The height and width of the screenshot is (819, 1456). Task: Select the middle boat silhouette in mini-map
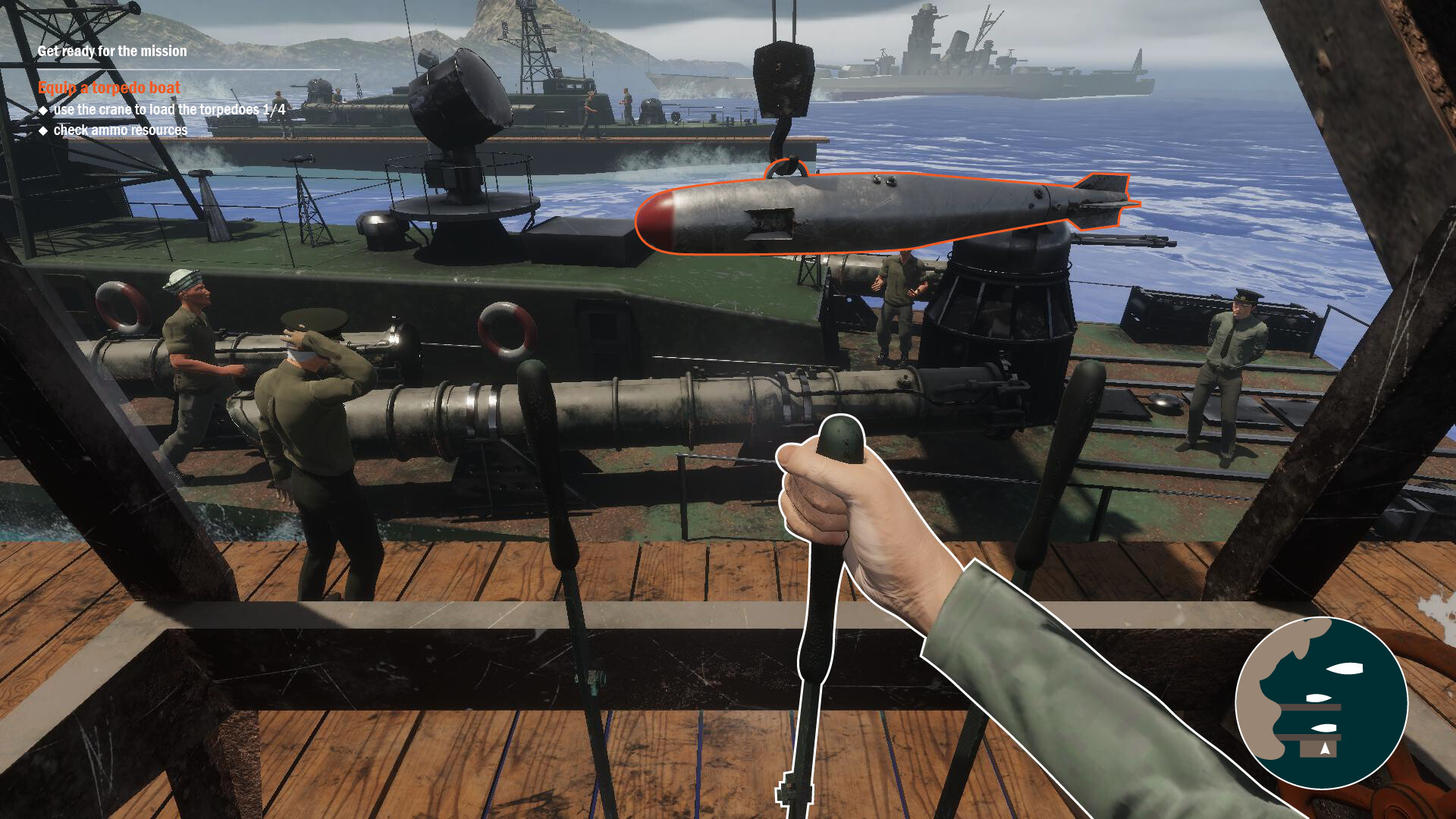[x=1319, y=699]
